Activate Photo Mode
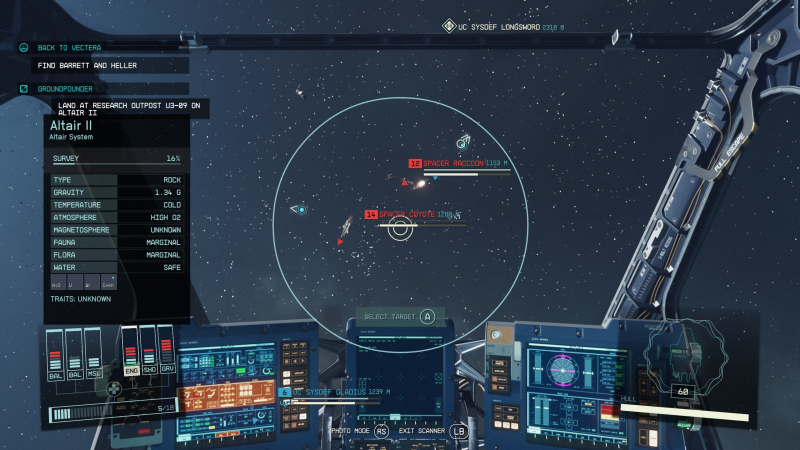 [x=350, y=430]
